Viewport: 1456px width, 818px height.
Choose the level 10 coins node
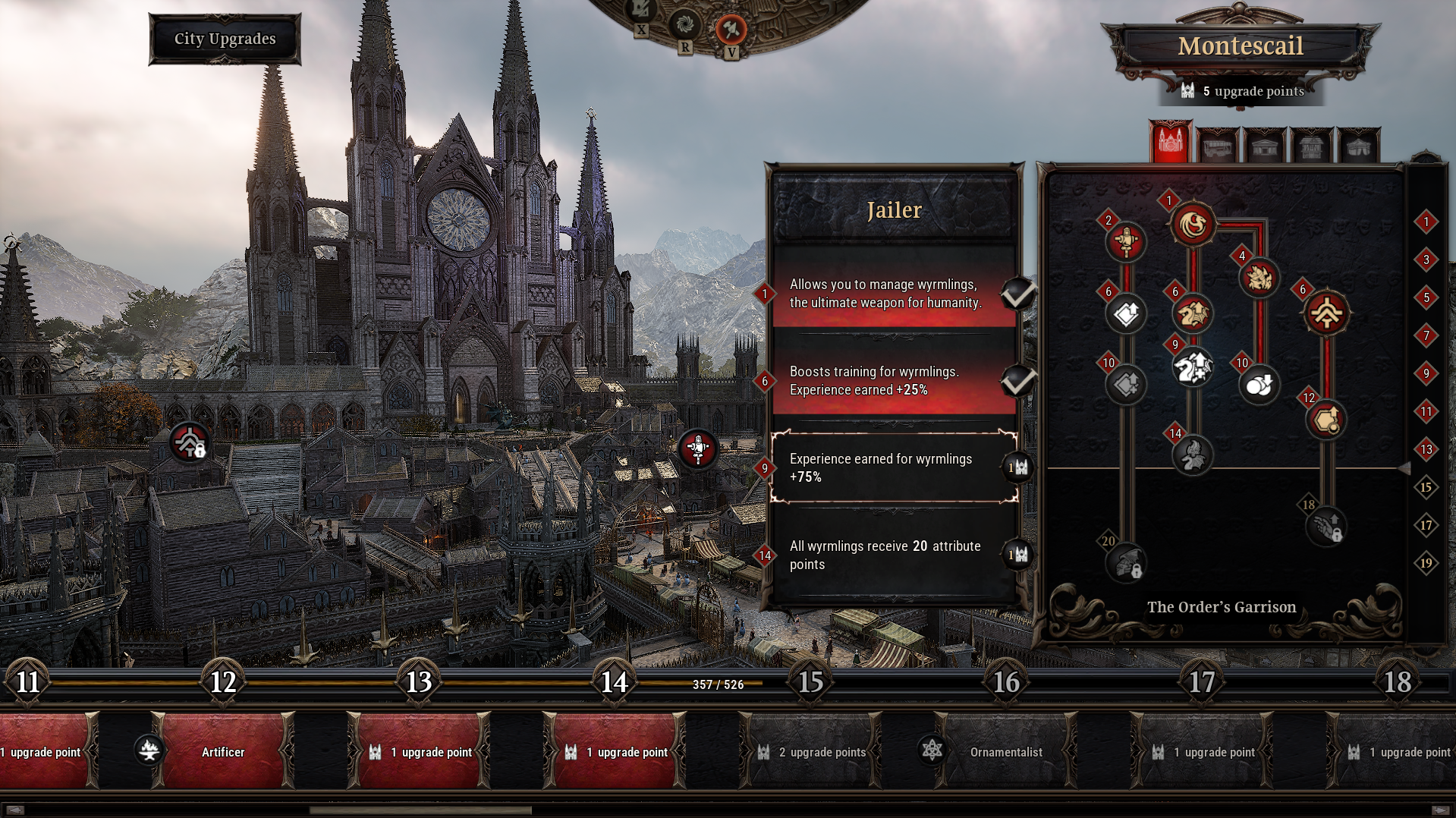point(1259,385)
